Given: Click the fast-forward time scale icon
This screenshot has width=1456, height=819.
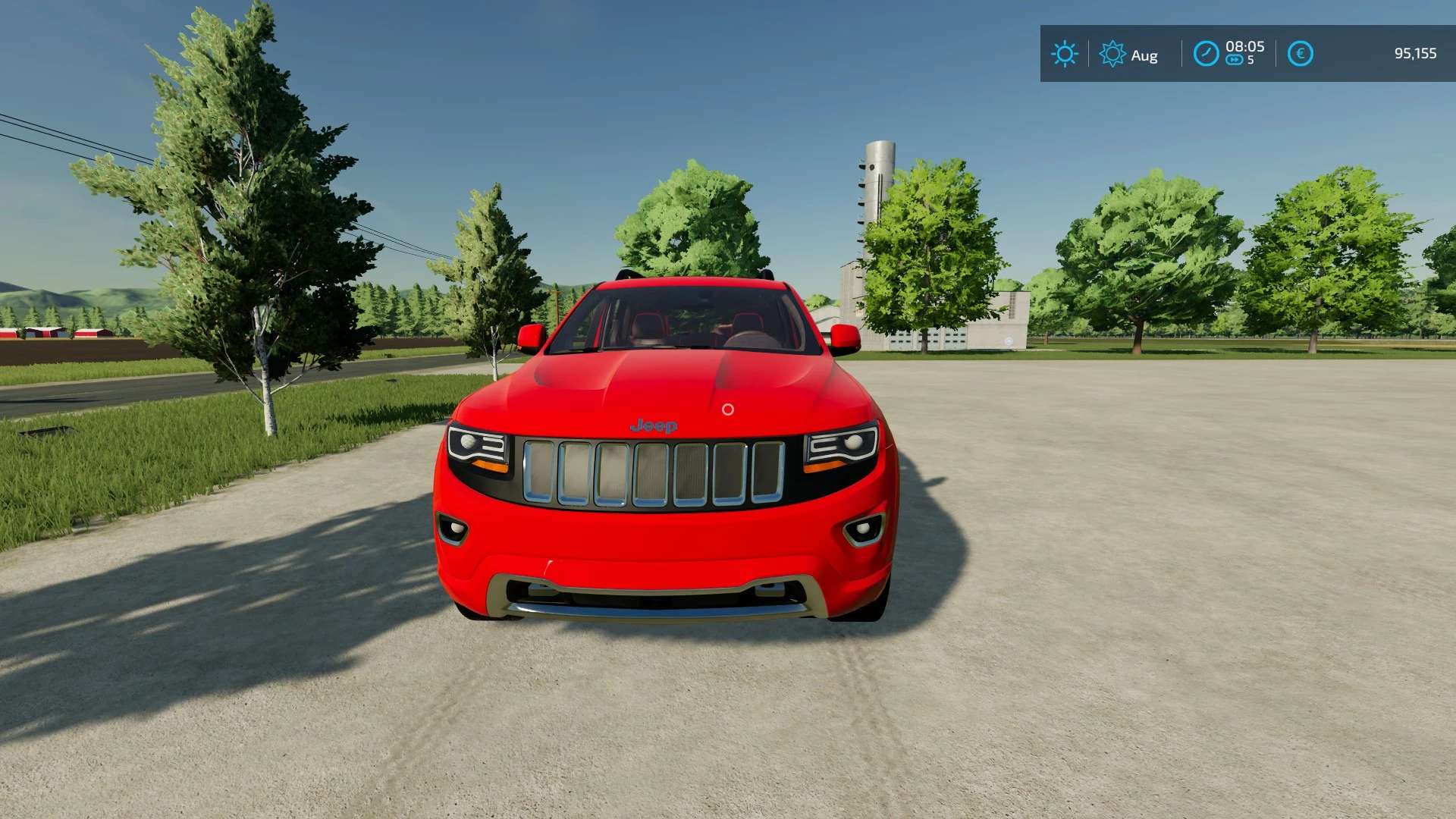Looking at the screenshot, I should pyautogui.click(x=1235, y=61).
